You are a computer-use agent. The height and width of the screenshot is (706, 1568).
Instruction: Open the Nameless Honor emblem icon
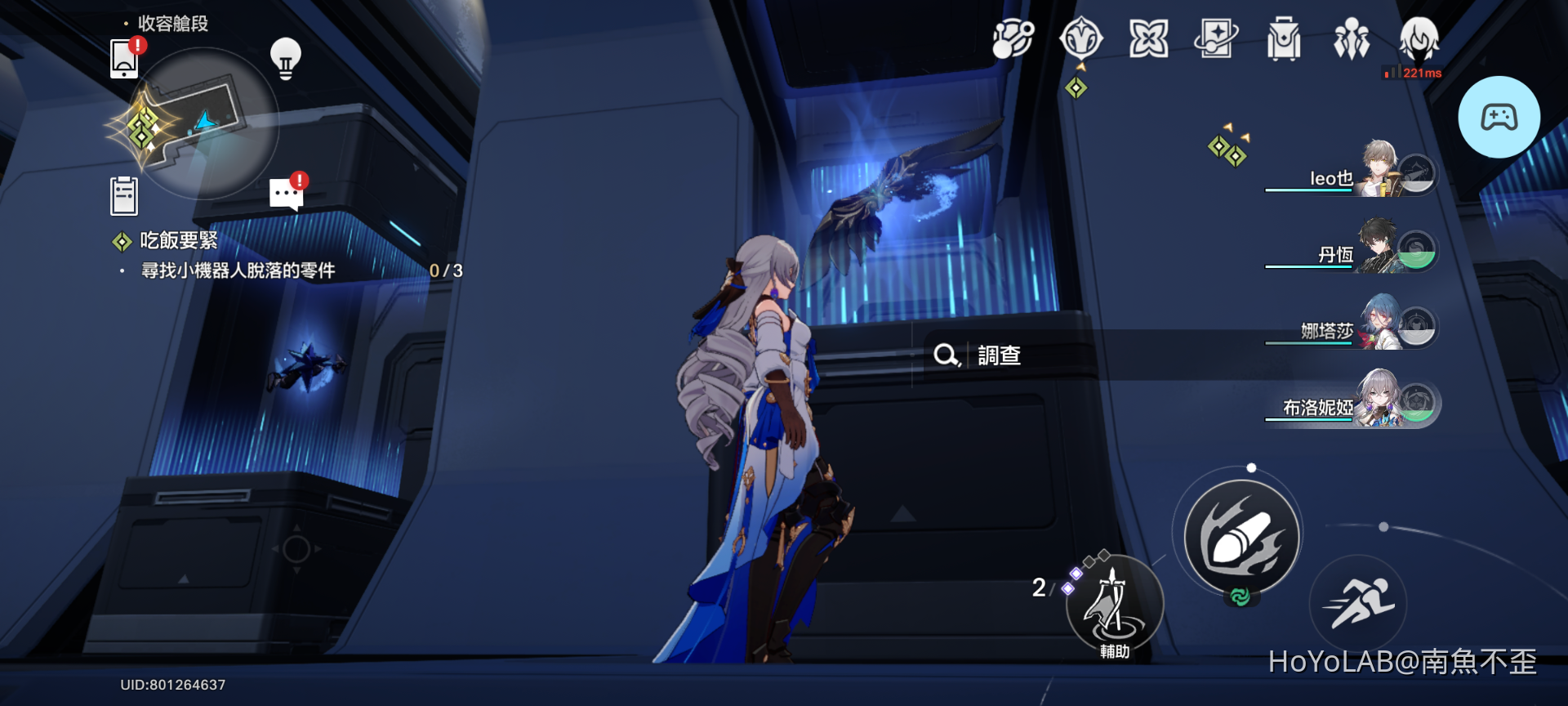click(1081, 37)
